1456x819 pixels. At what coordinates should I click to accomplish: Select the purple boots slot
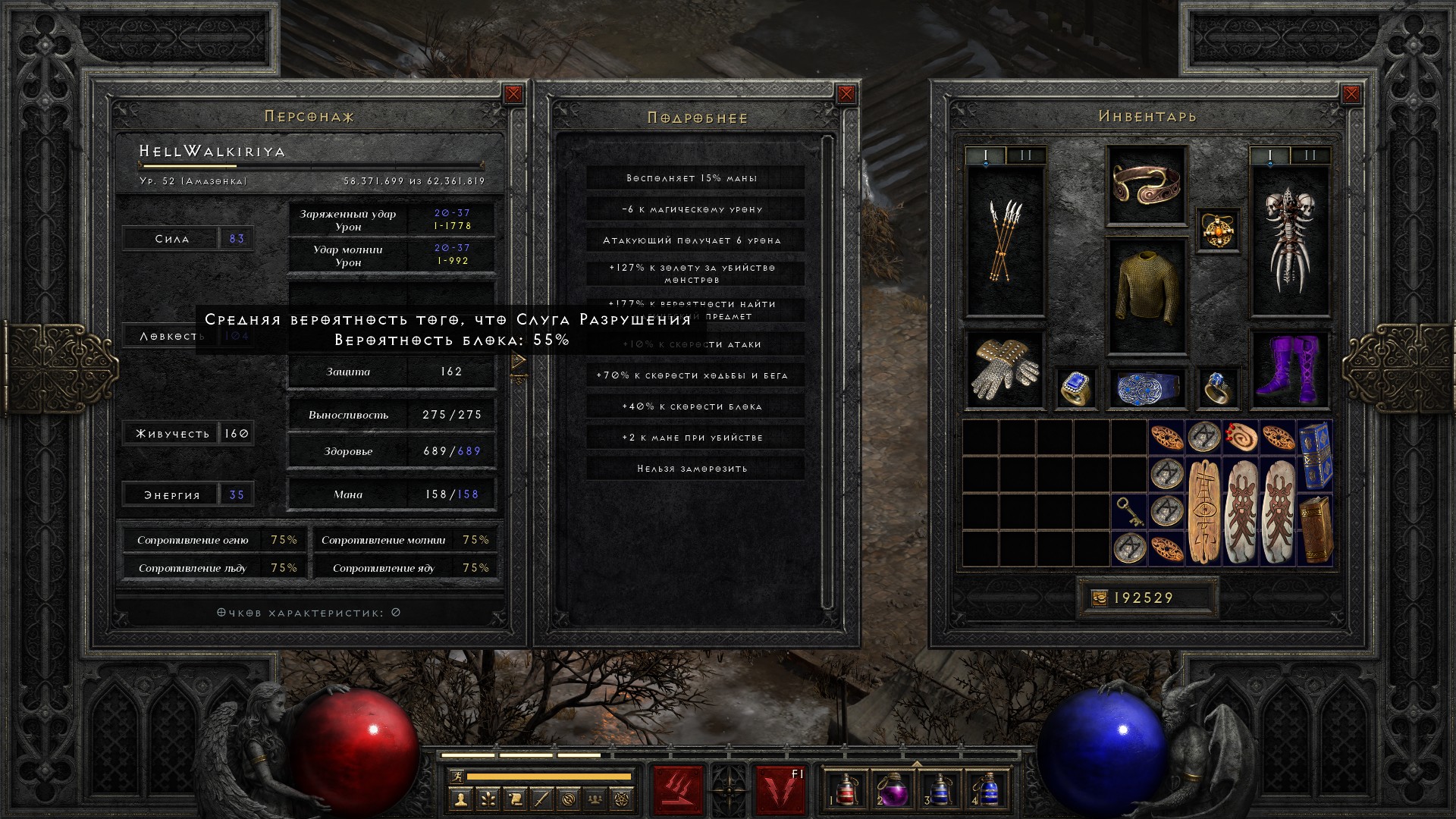(x=1289, y=370)
